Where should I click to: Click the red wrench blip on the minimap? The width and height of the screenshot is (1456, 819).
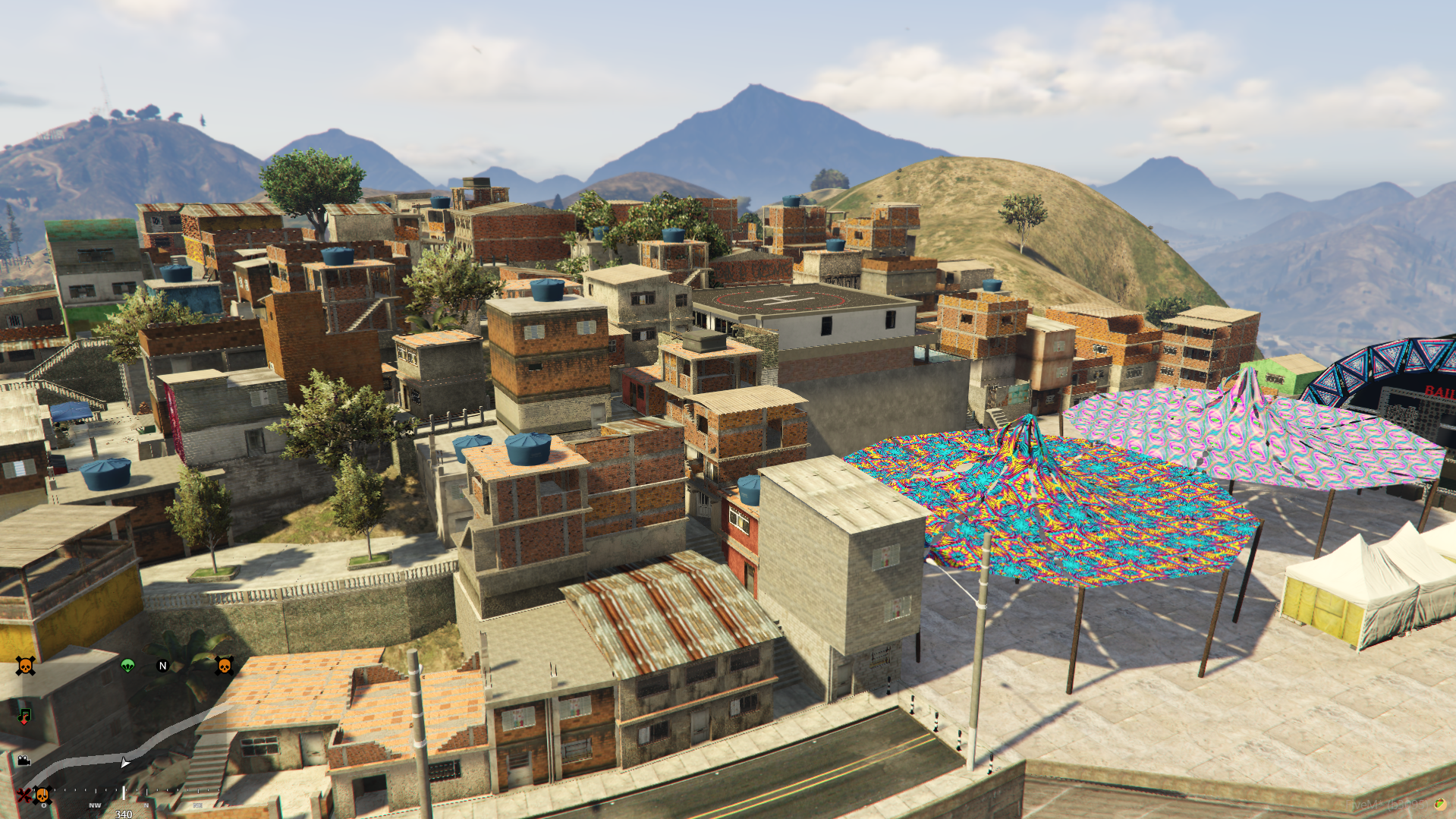point(24,795)
